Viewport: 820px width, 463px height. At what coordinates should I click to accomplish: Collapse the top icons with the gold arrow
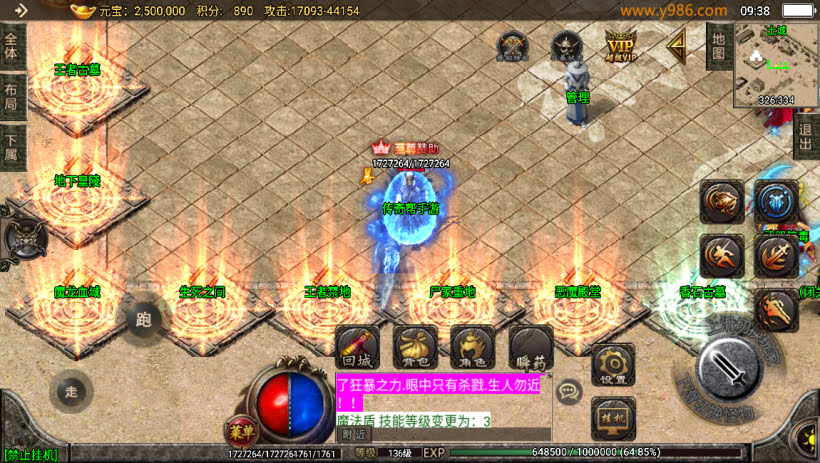pyautogui.click(x=679, y=45)
